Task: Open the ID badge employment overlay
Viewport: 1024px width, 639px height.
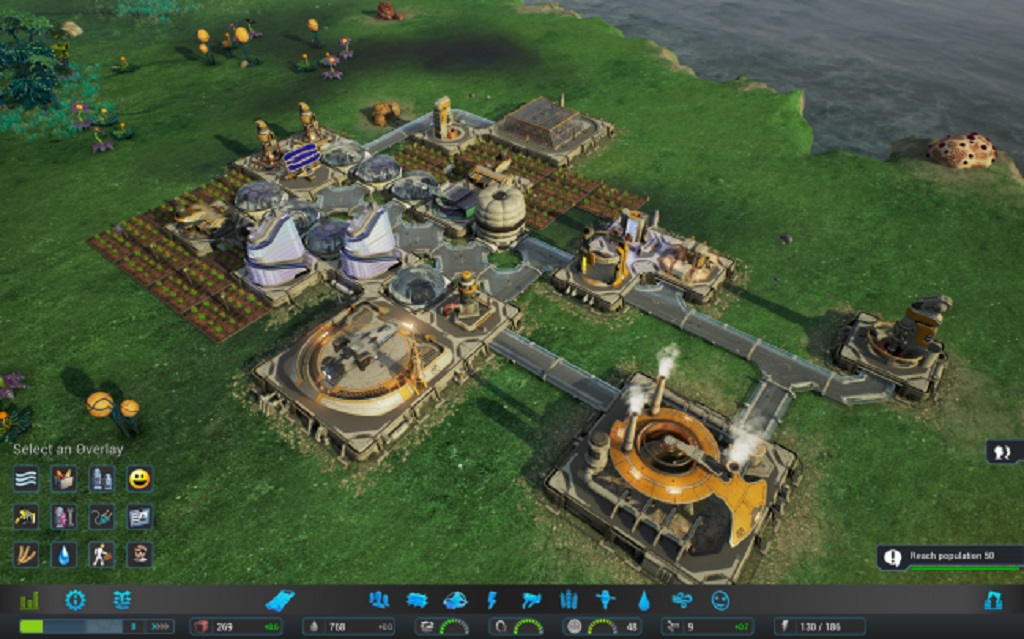Action: 140,516
